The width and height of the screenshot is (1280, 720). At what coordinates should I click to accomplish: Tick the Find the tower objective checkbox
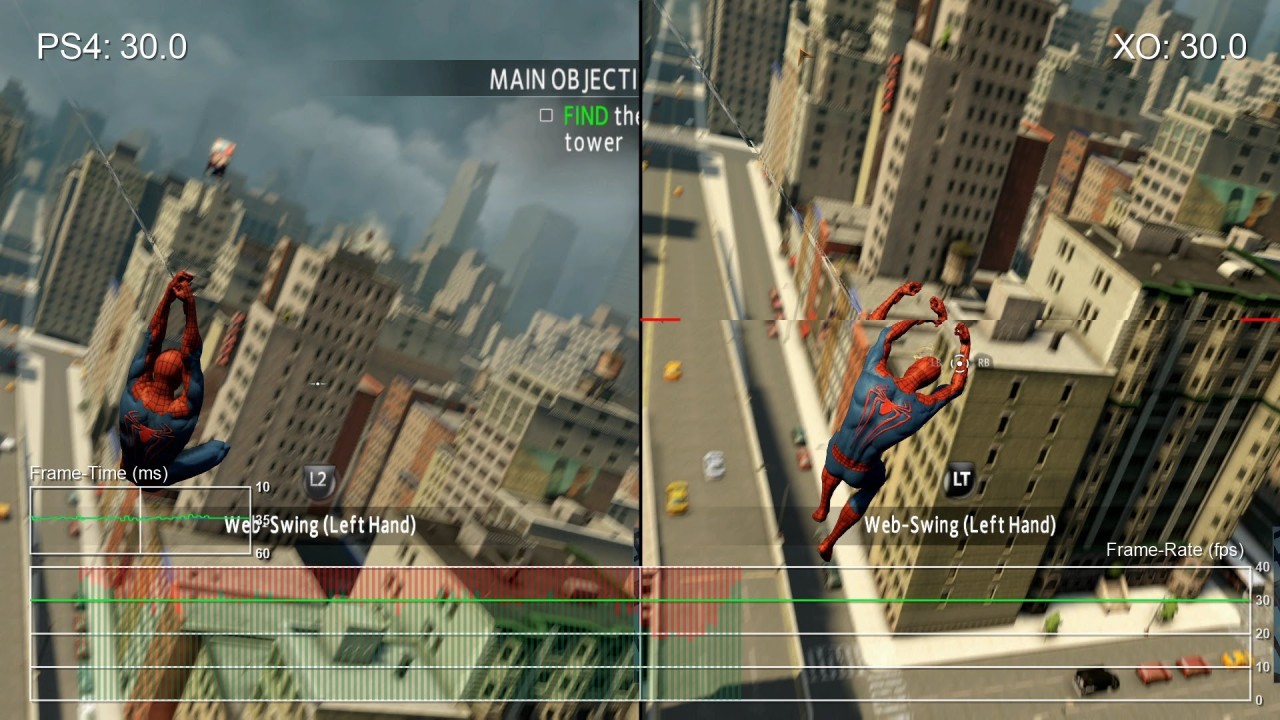click(x=546, y=116)
